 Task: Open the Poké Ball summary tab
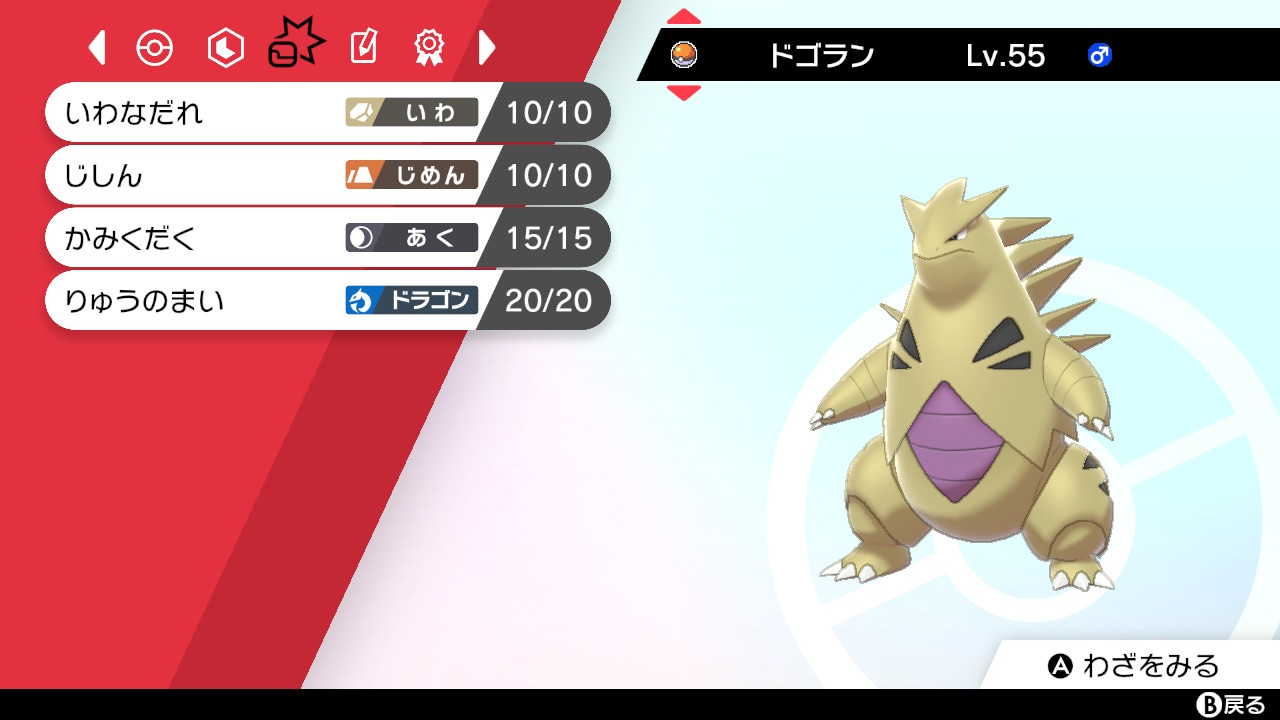tap(154, 46)
